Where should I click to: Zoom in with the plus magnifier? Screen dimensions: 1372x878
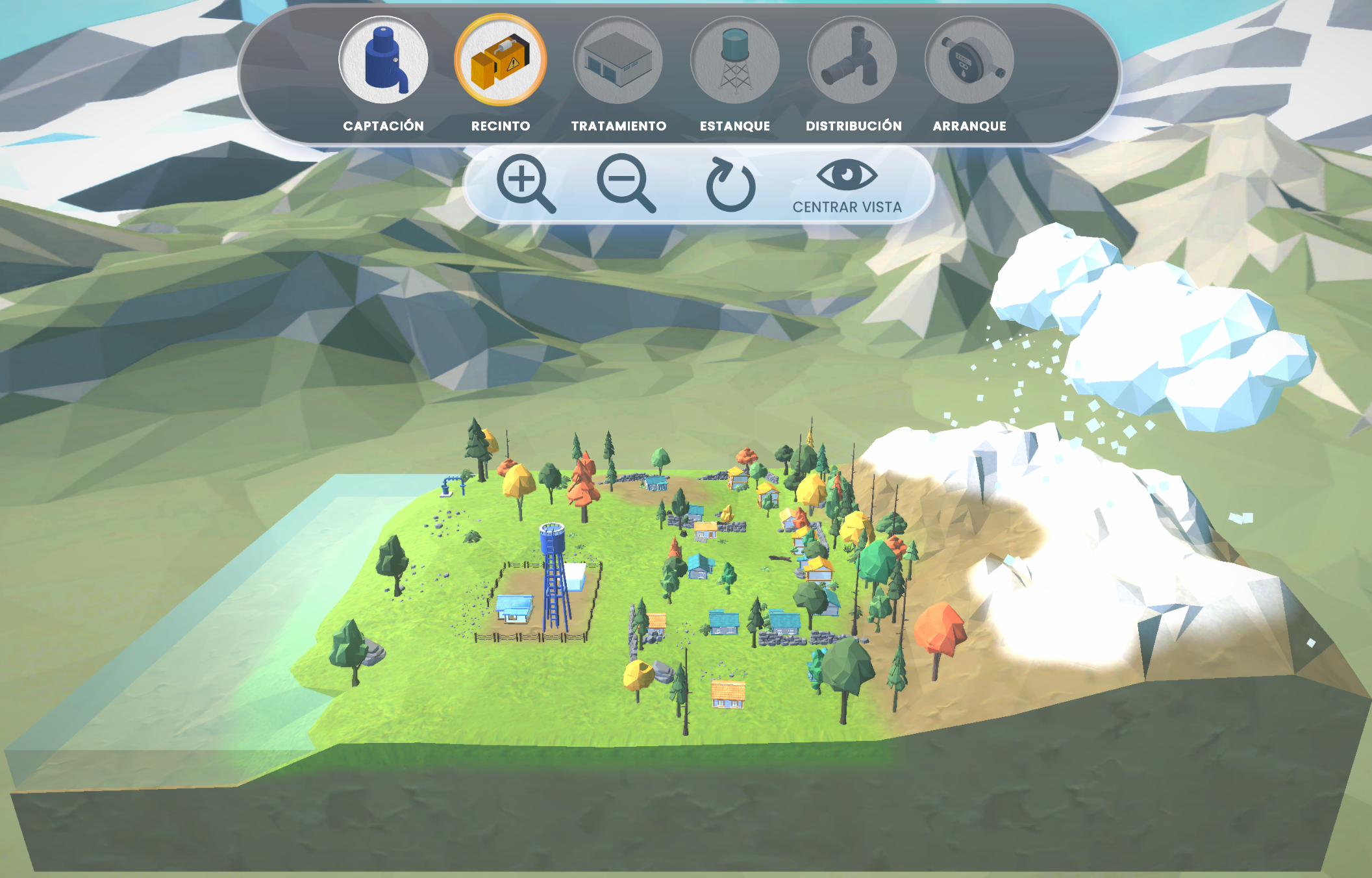coord(525,183)
